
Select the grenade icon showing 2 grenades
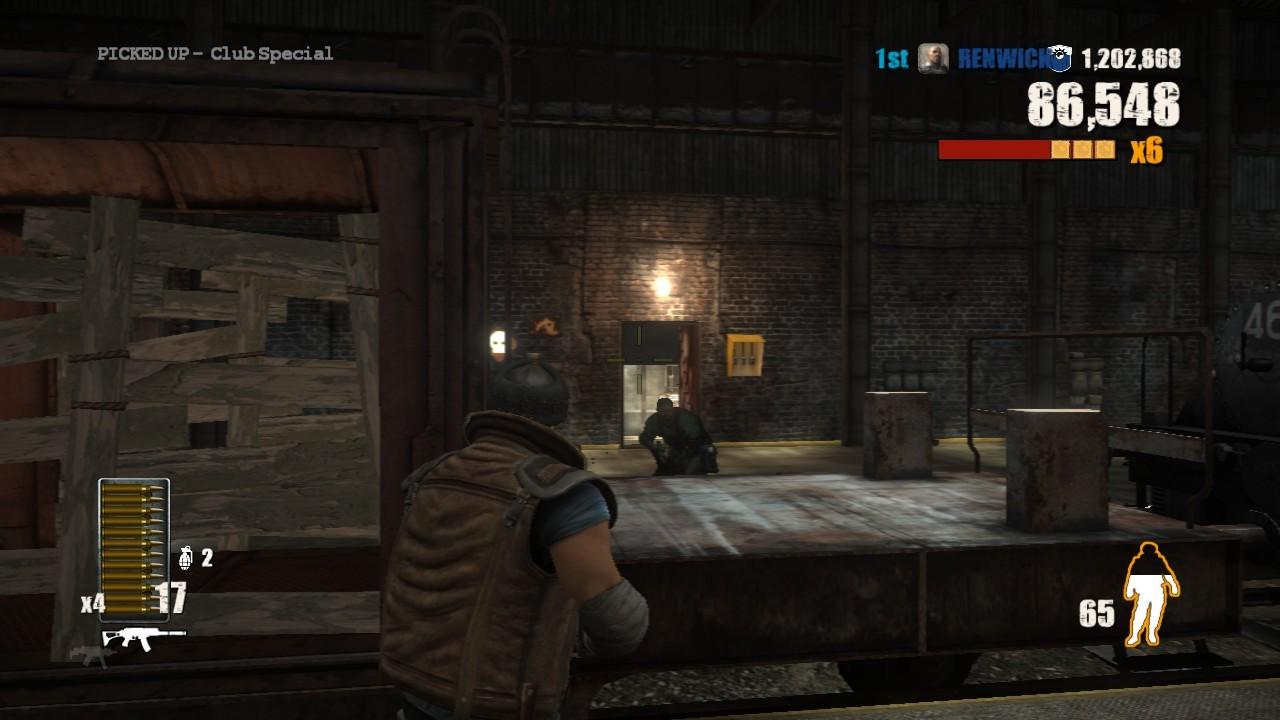pyautogui.click(x=186, y=560)
